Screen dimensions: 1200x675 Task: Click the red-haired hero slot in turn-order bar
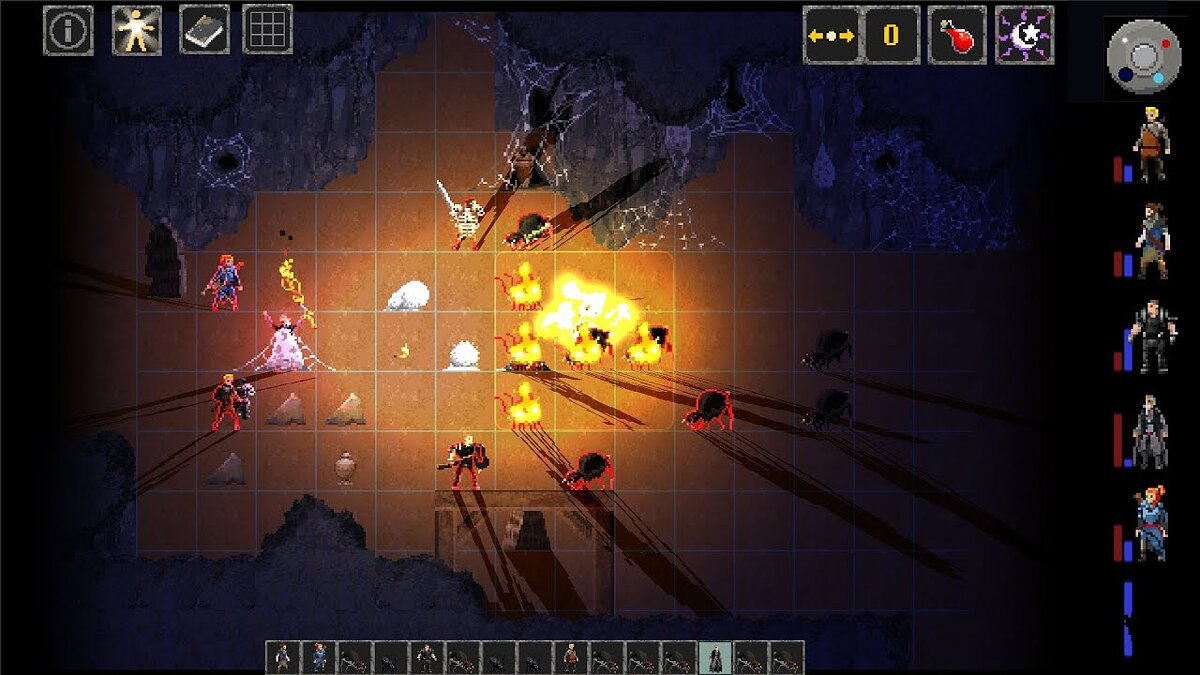coord(320,657)
